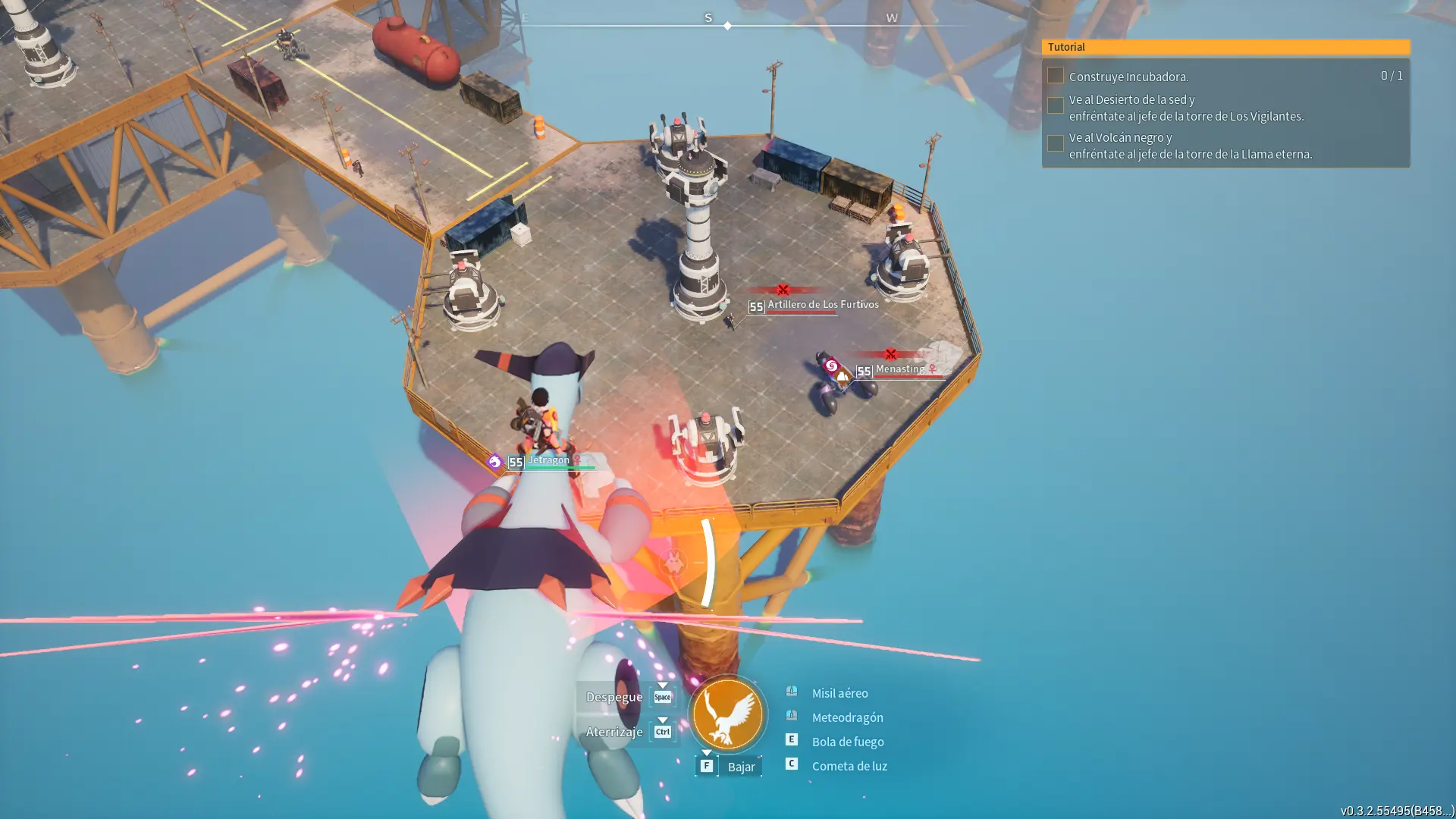Select the Volcán negro tower objective

click(x=1189, y=146)
